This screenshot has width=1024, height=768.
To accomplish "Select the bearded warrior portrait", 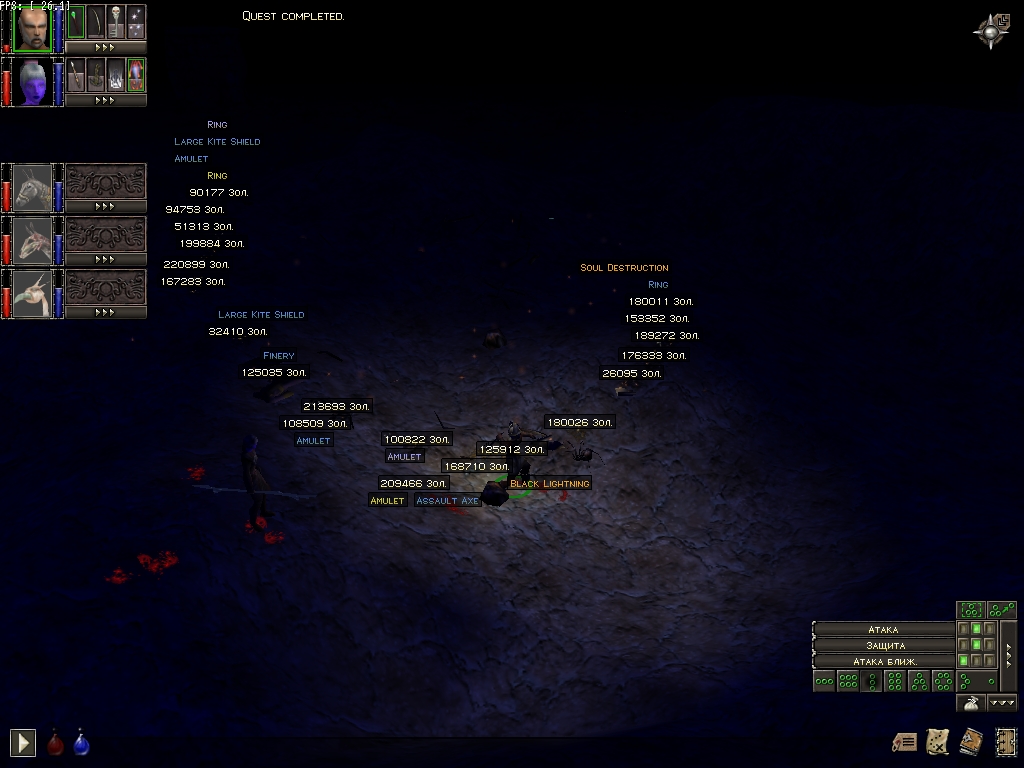I will tap(32, 28).
